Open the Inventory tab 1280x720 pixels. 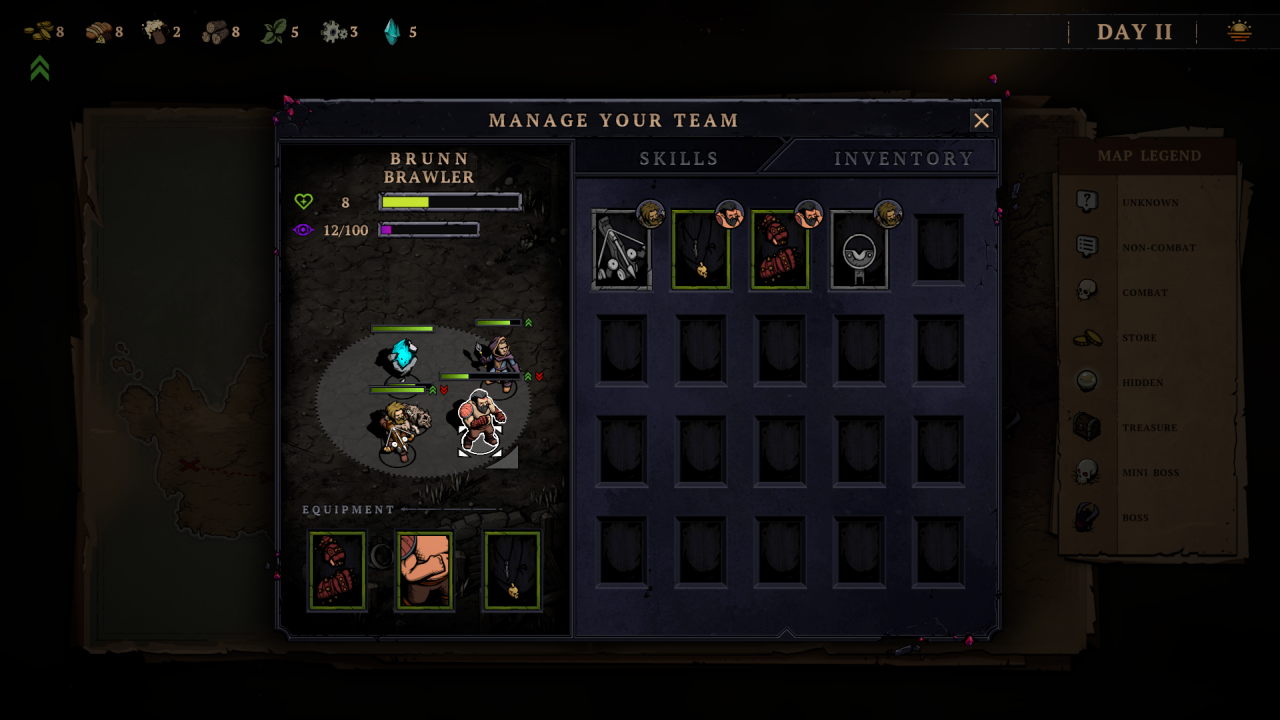(x=904, y=158)
